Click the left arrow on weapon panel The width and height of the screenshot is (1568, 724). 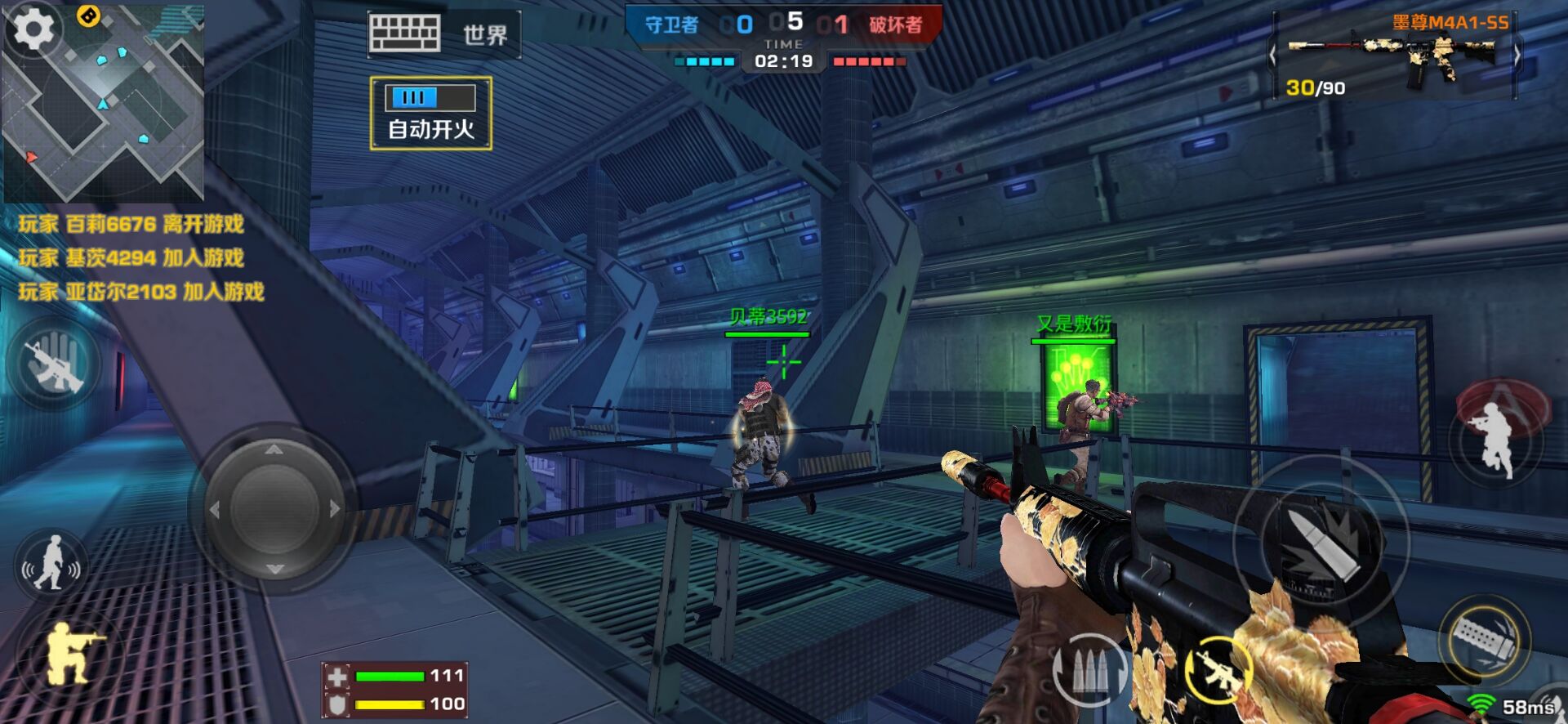click(x=1272, y=56)
